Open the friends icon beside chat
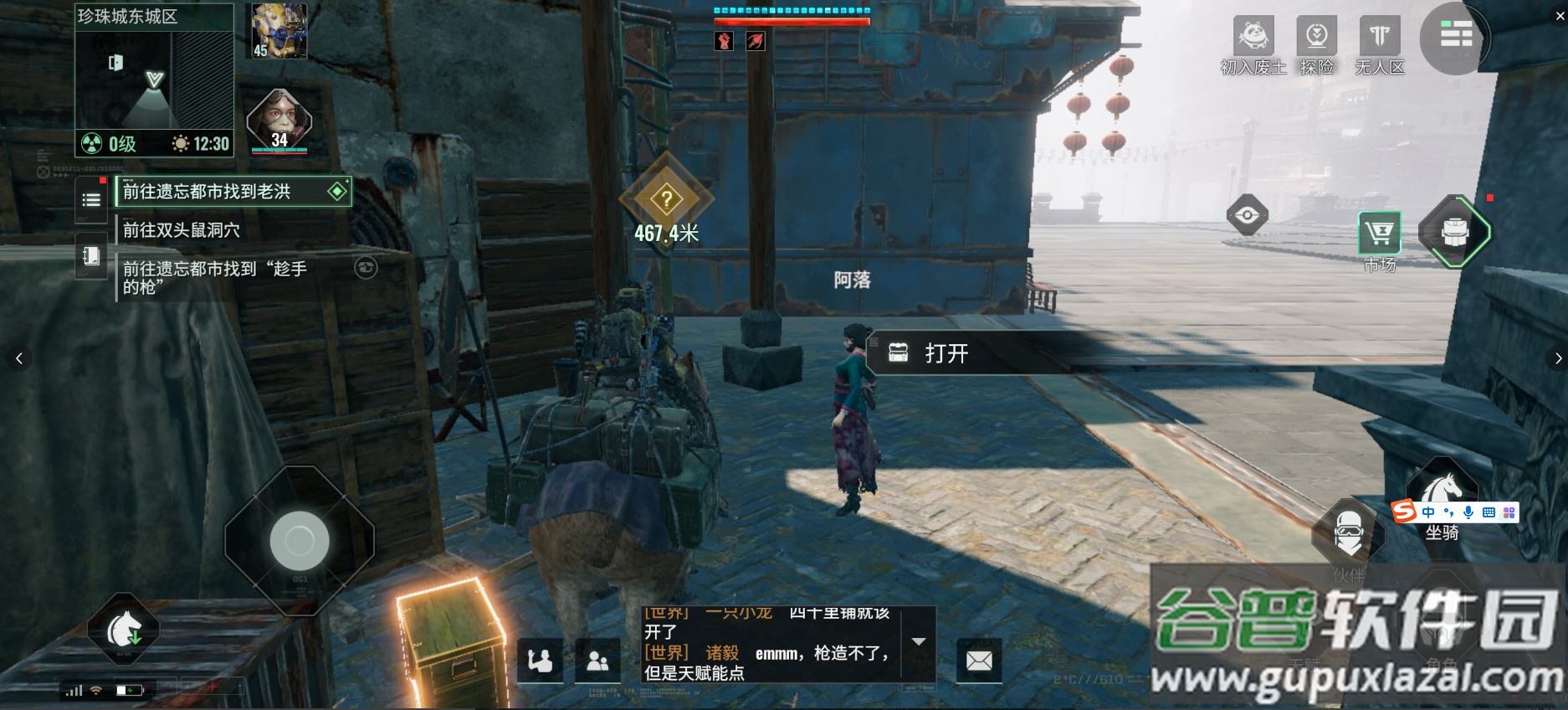 597,662
